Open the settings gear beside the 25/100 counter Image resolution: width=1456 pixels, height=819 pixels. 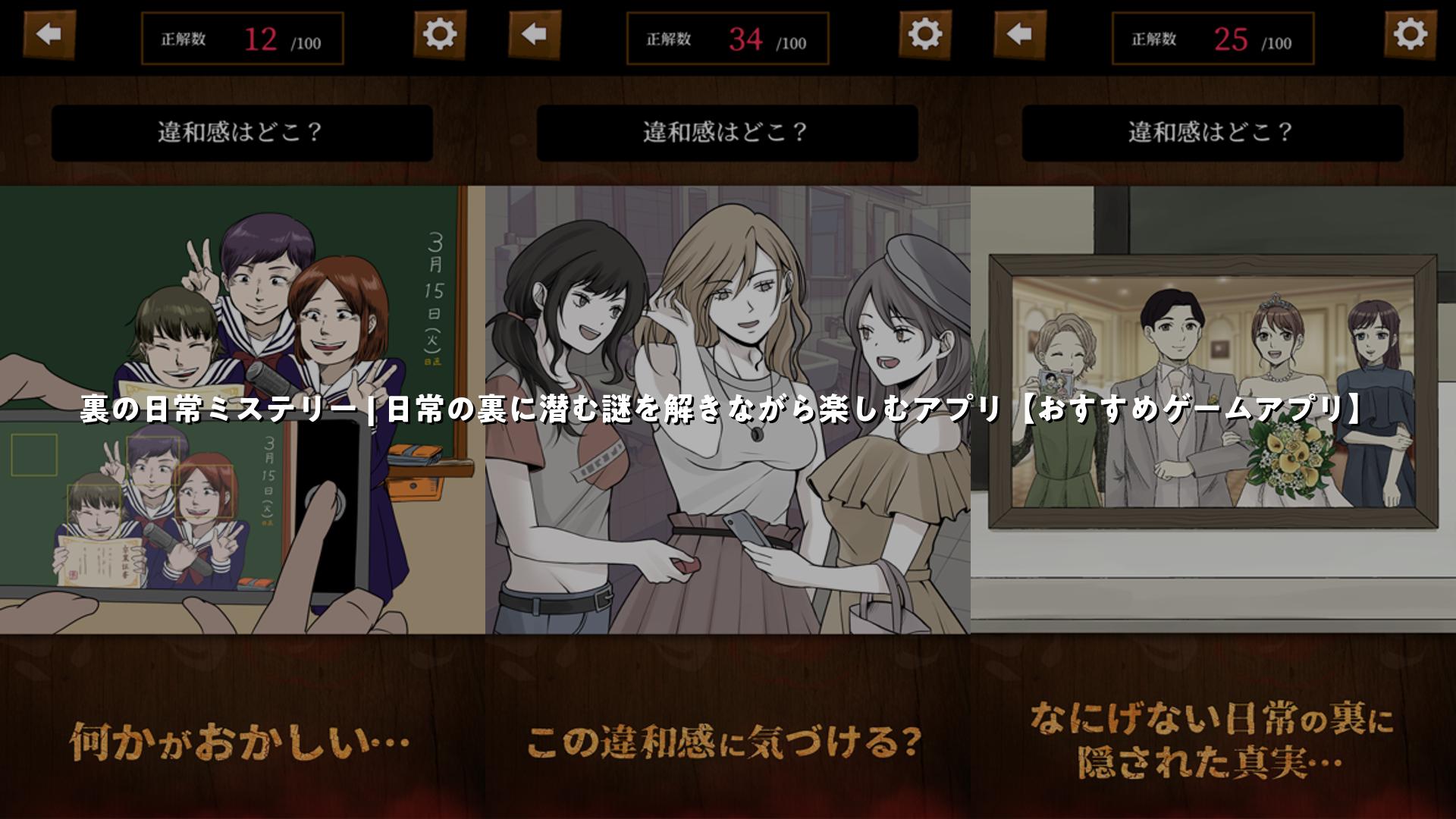pos(1410,34)
